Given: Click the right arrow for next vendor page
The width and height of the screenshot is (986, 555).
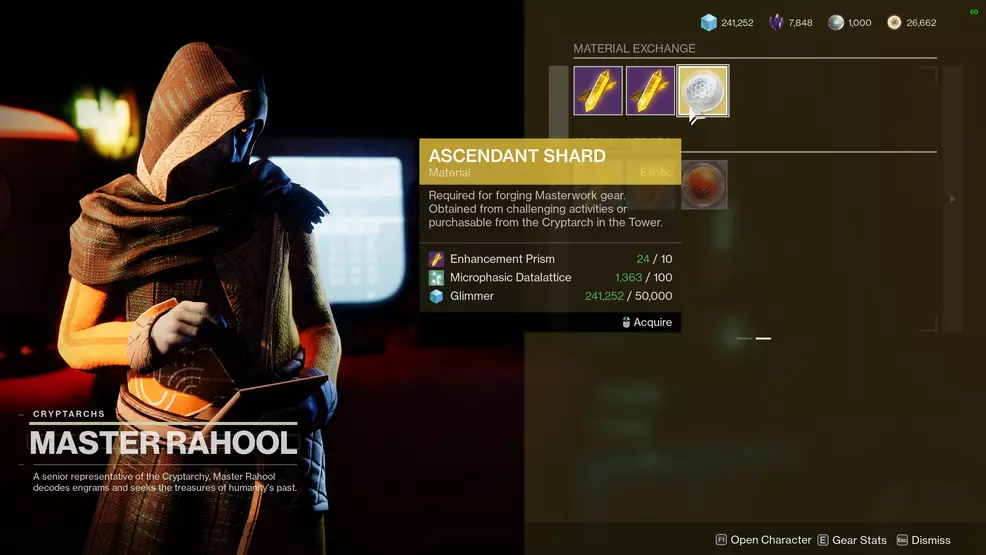Looking at the screenshot, I should coord(952,199).
